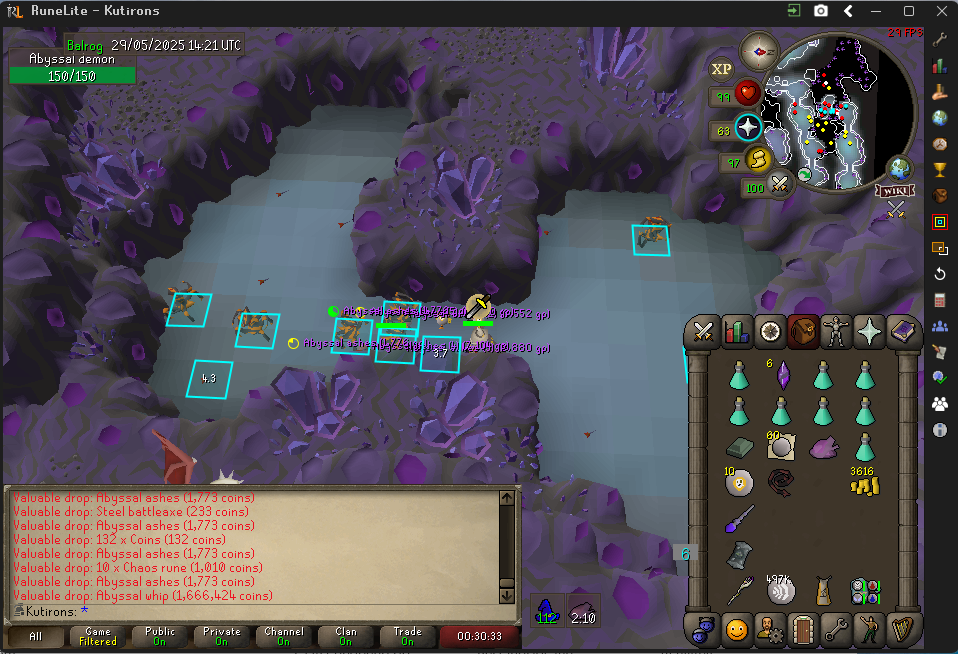The height and width of the screenshot is (654, 958).
Task: Open the world map globe
Action: pyautogui.click(x=900, y=168)
